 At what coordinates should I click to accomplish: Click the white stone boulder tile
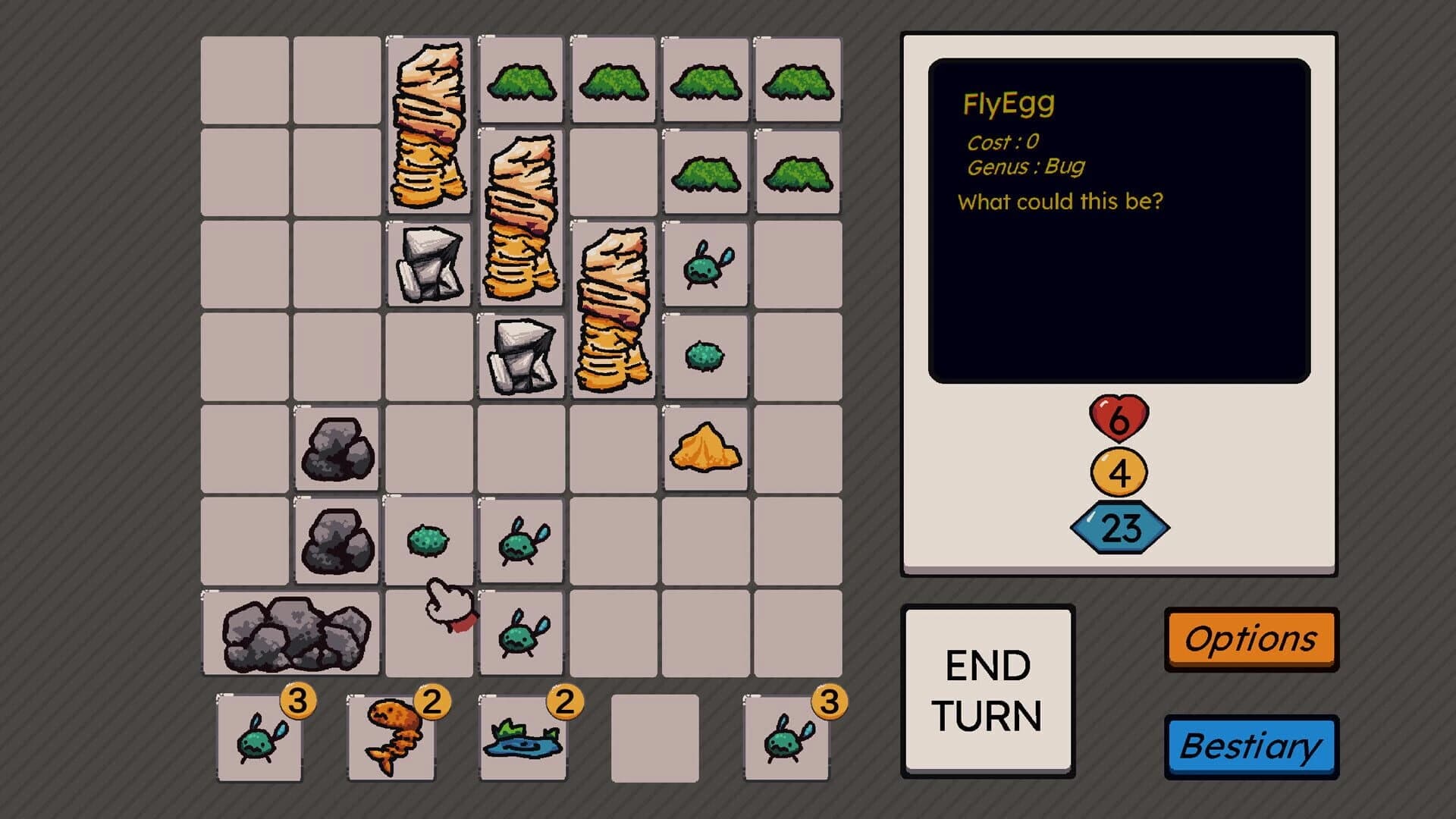point(430,265)
